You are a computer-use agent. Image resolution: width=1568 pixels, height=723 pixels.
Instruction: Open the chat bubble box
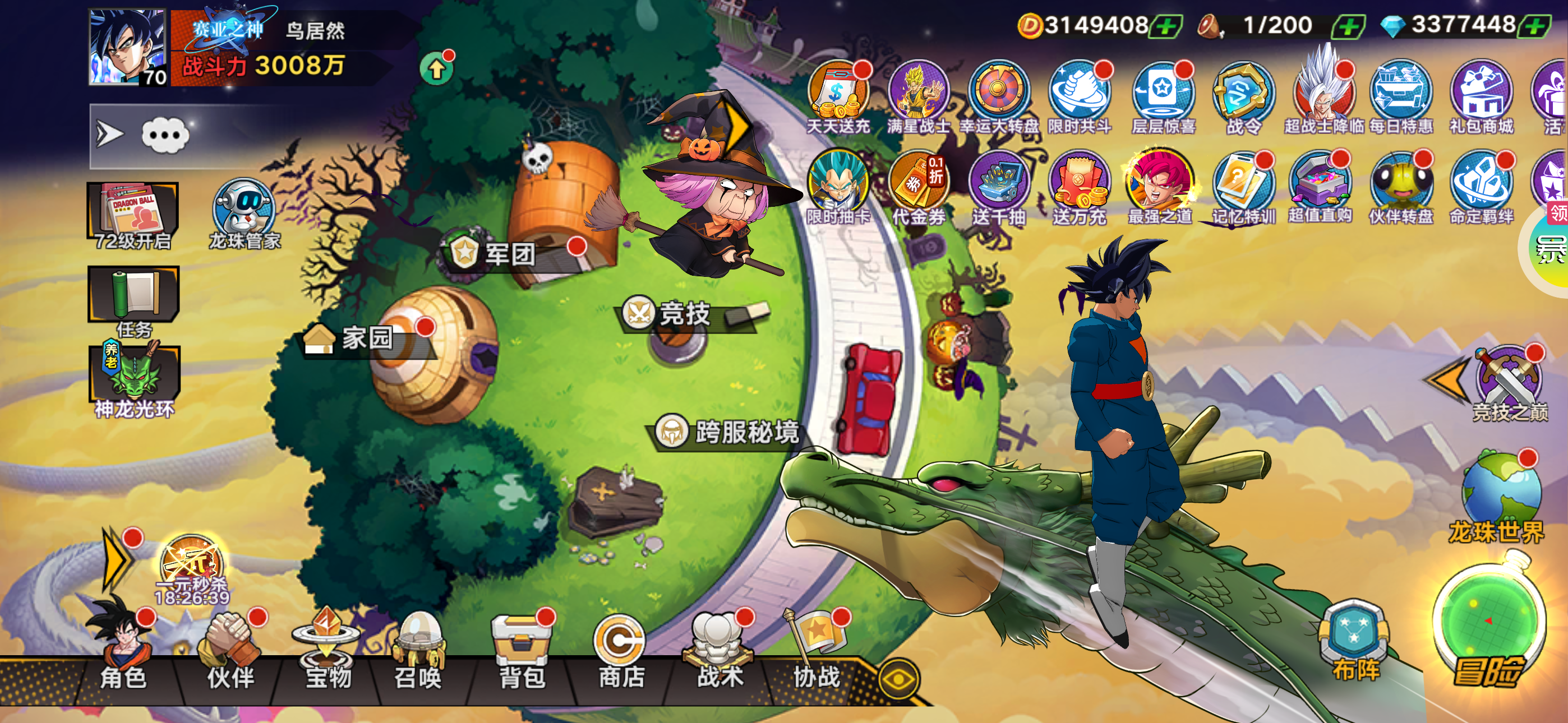[165, 135]
